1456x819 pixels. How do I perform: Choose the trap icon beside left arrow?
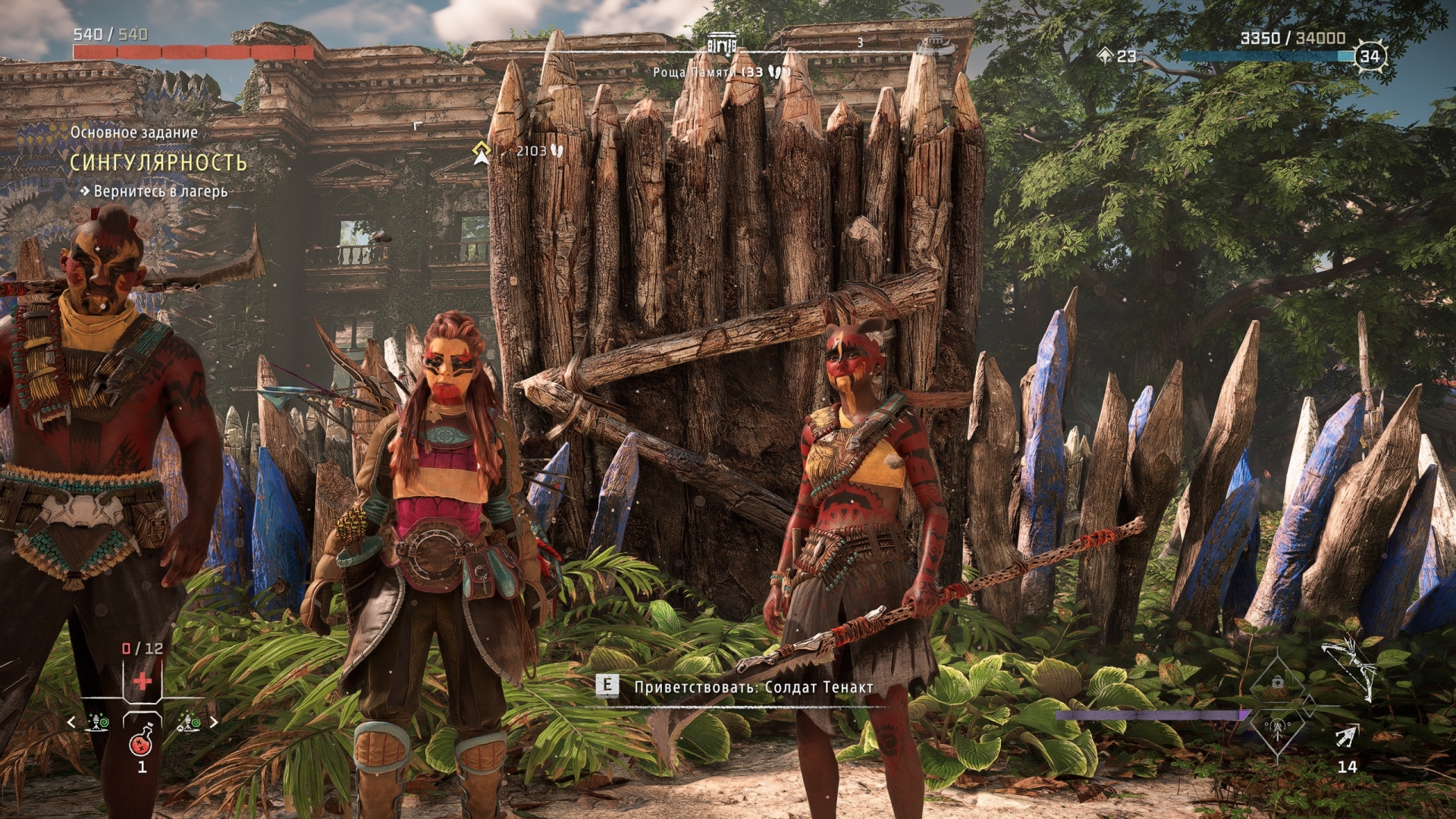point(99,722)
